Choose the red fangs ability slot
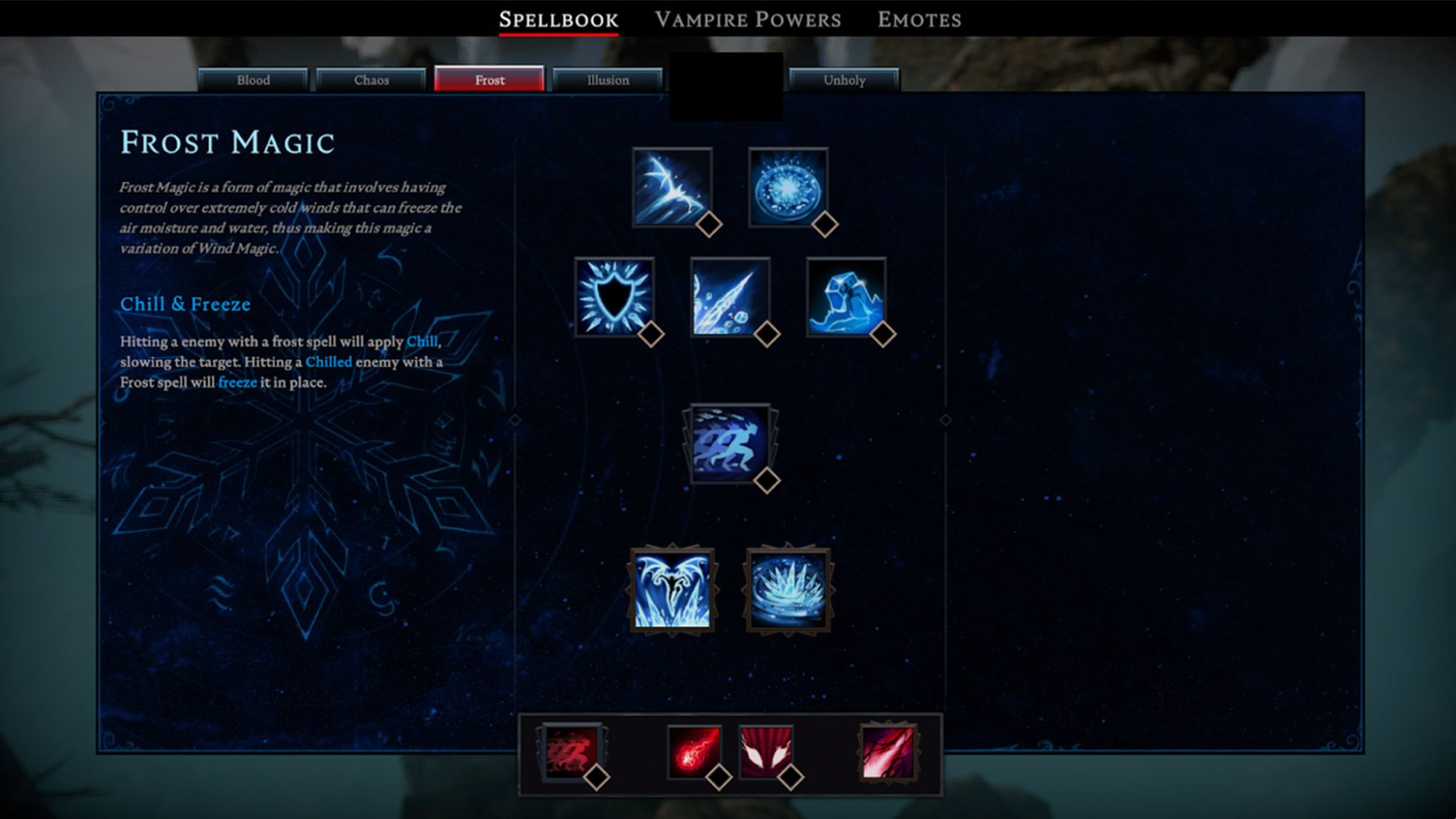This screenshot has height=819, width=1456. click(x=765, y=752)
